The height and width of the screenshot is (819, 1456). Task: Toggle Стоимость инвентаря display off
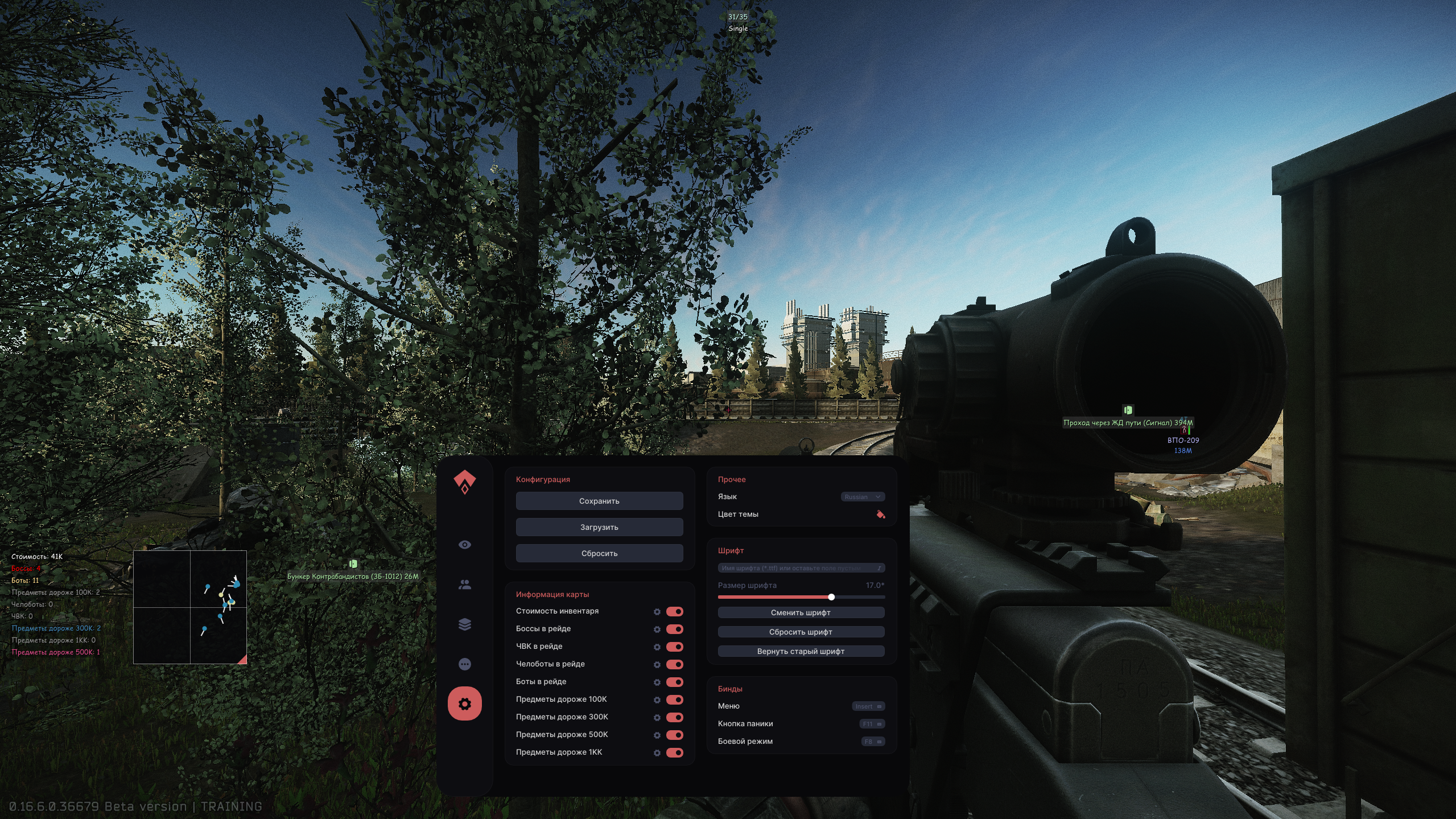tap(675, 611)
